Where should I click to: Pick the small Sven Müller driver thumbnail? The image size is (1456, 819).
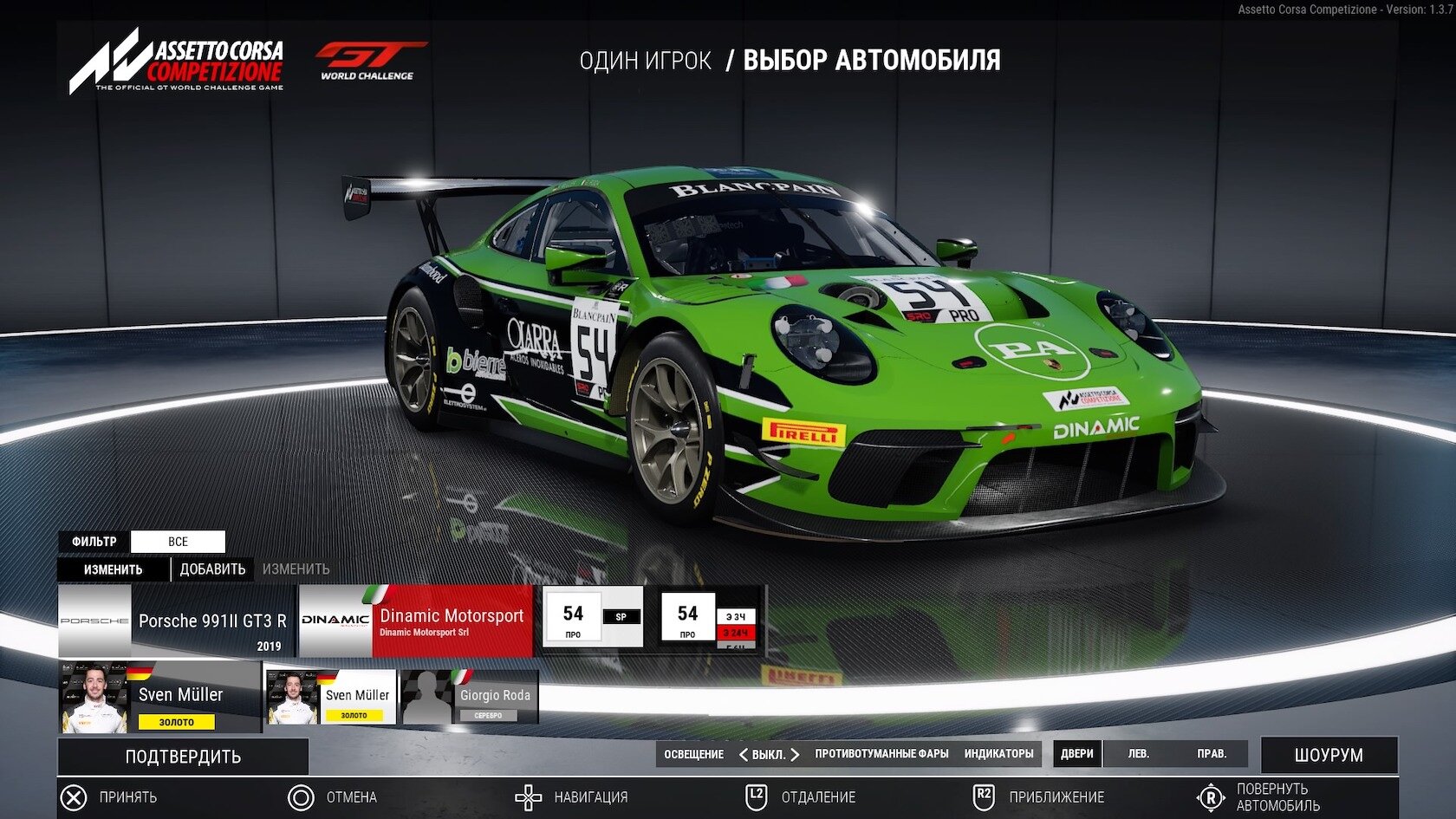(330, 697)
